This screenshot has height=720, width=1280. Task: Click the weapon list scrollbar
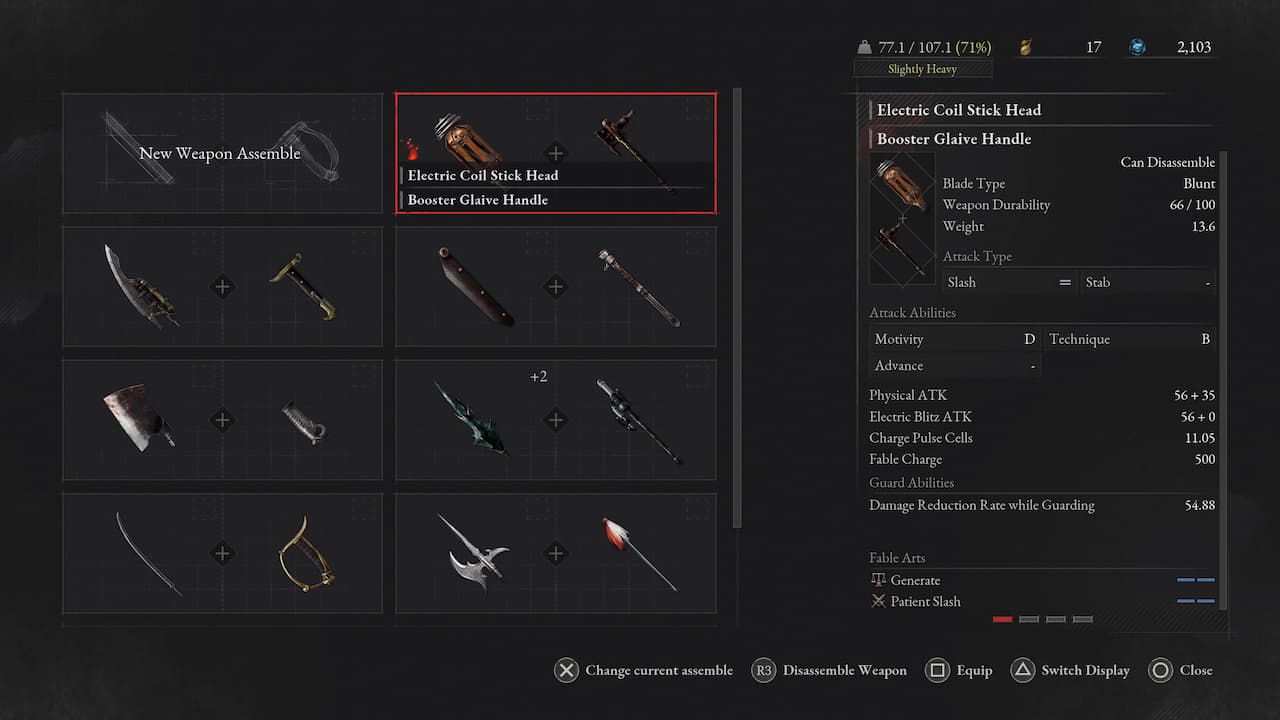tap(738, 300)
